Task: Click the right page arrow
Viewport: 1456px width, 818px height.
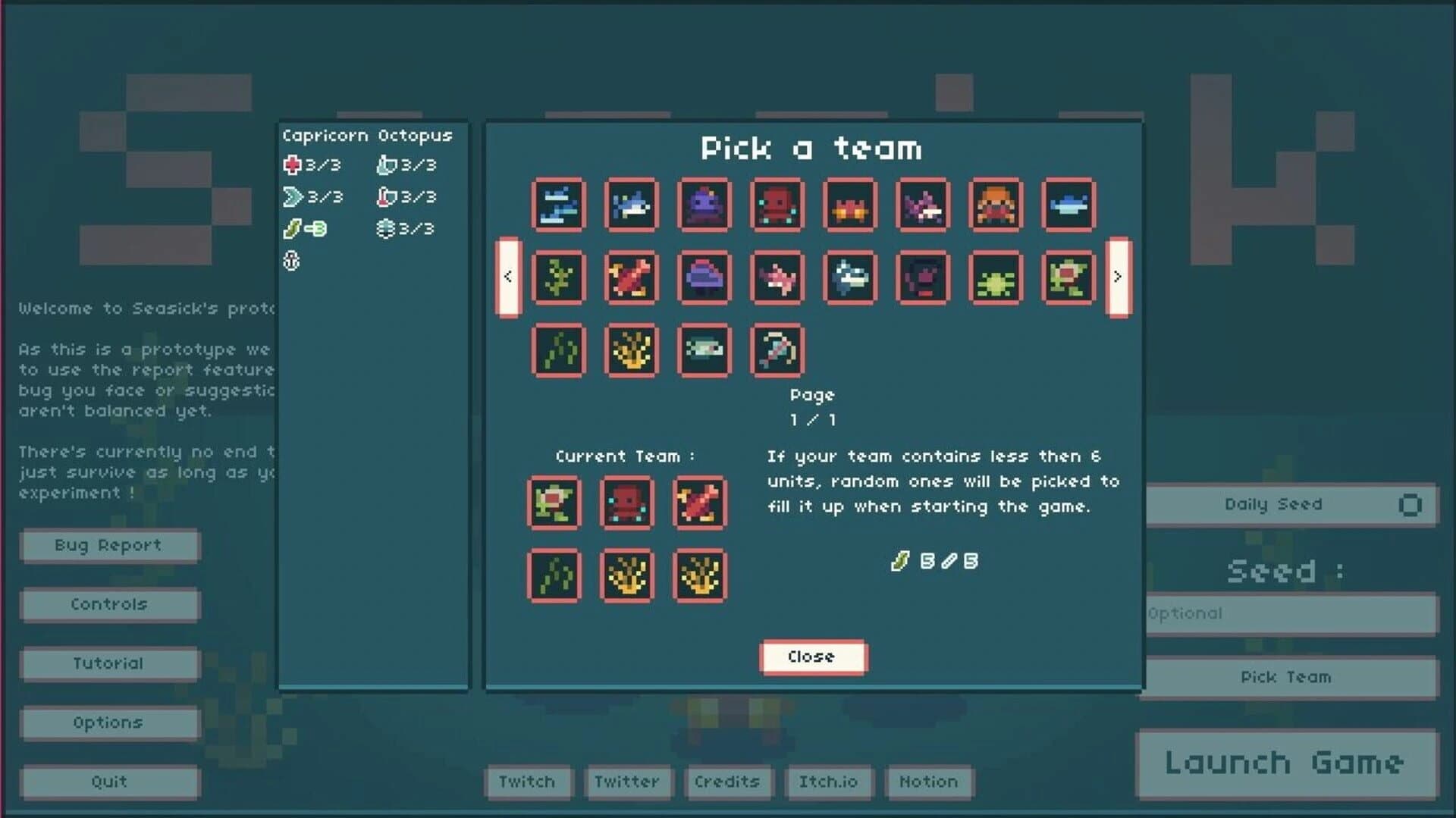Action: 1116,276
